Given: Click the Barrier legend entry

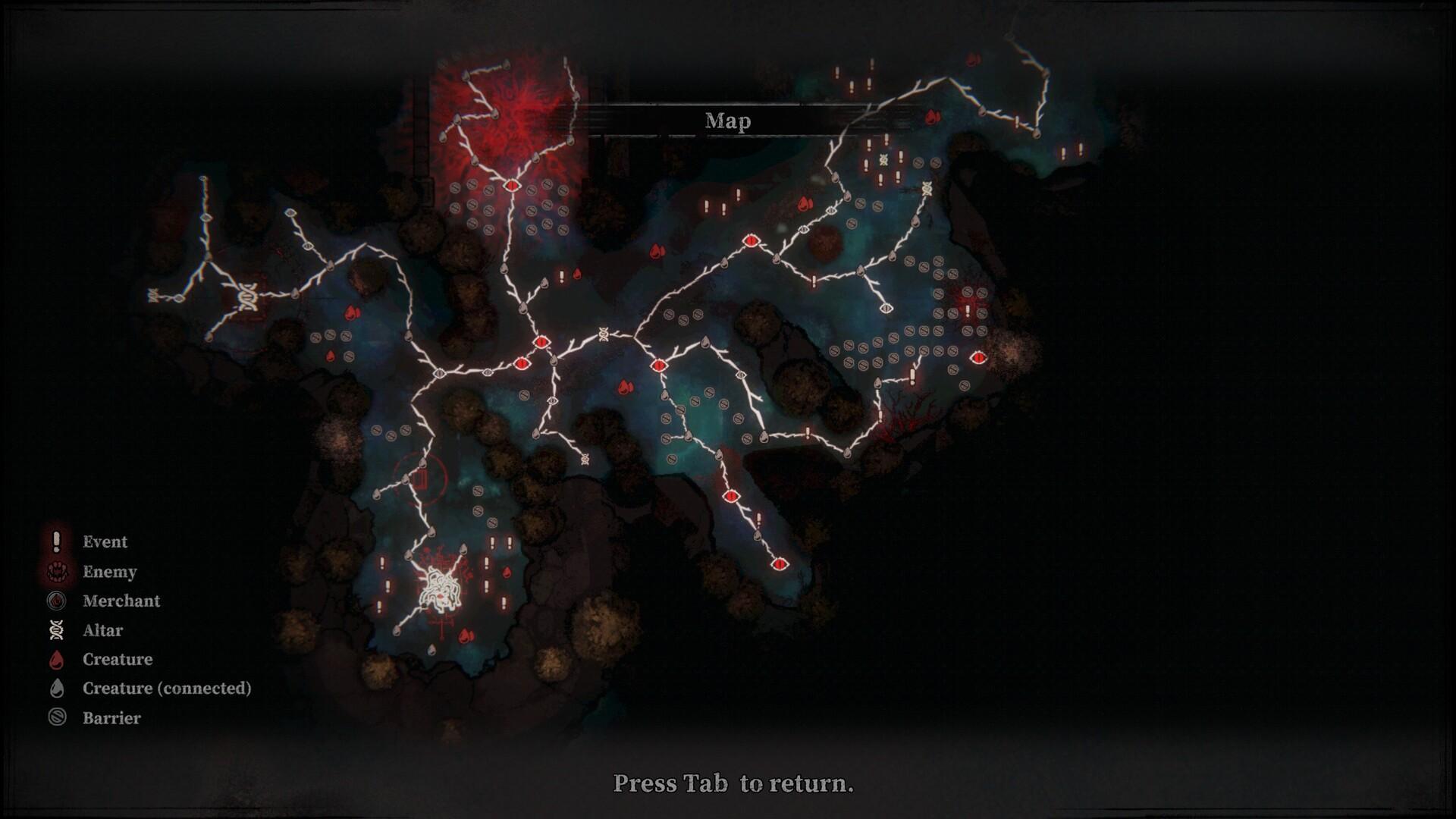Looking at the screenshot, I should pos(111,717).
